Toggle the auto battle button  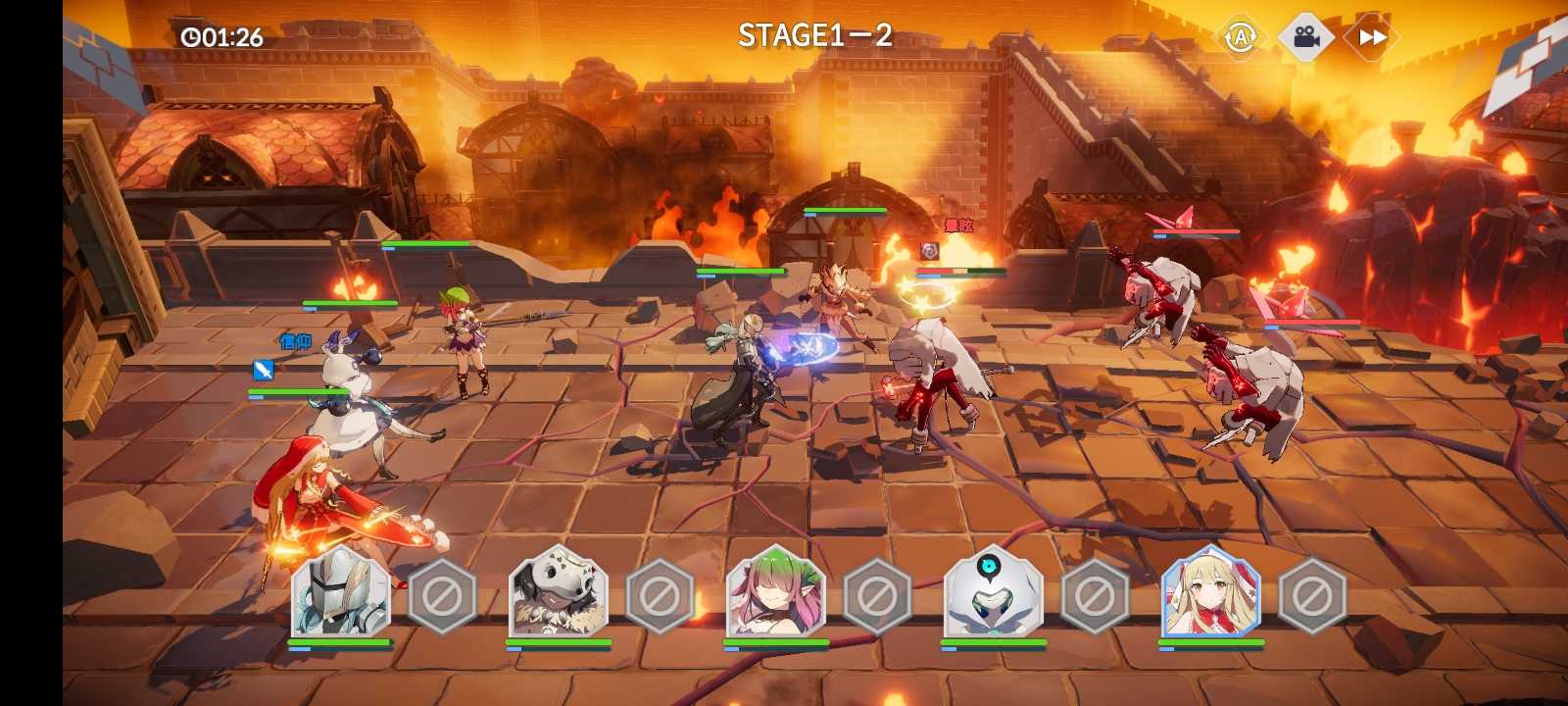pos(1241,38)
